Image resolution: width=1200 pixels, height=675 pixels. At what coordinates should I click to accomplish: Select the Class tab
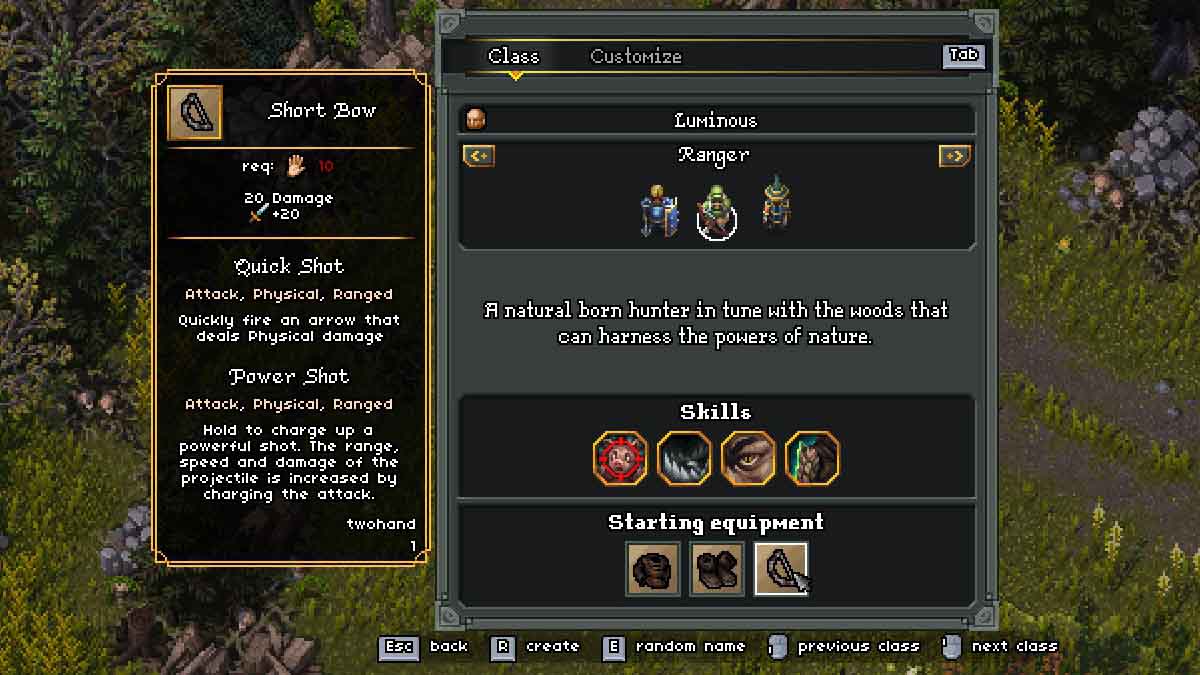pos(513,56)
